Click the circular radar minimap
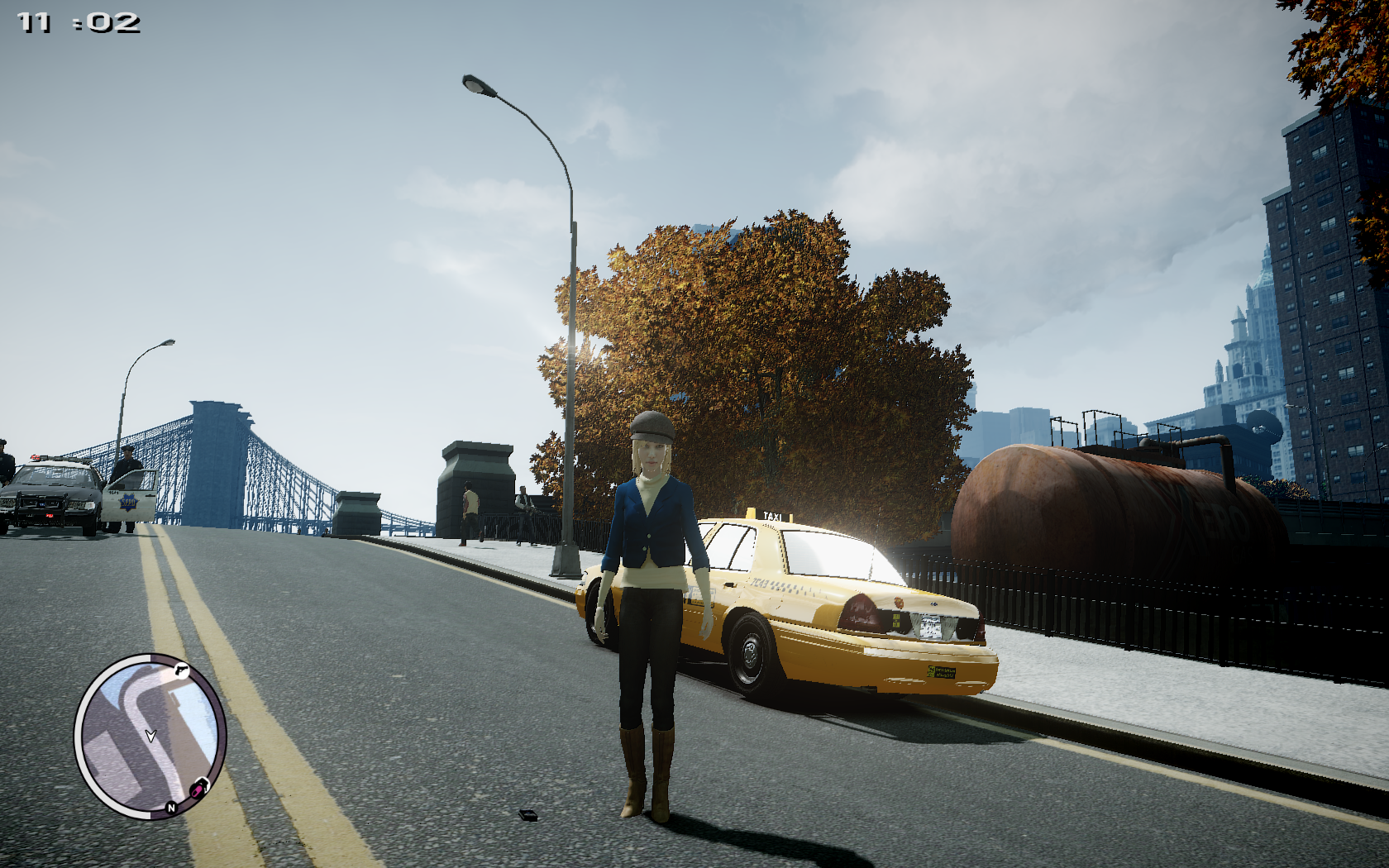Viewport: 1389px width, 868px height. coord(150,736)
